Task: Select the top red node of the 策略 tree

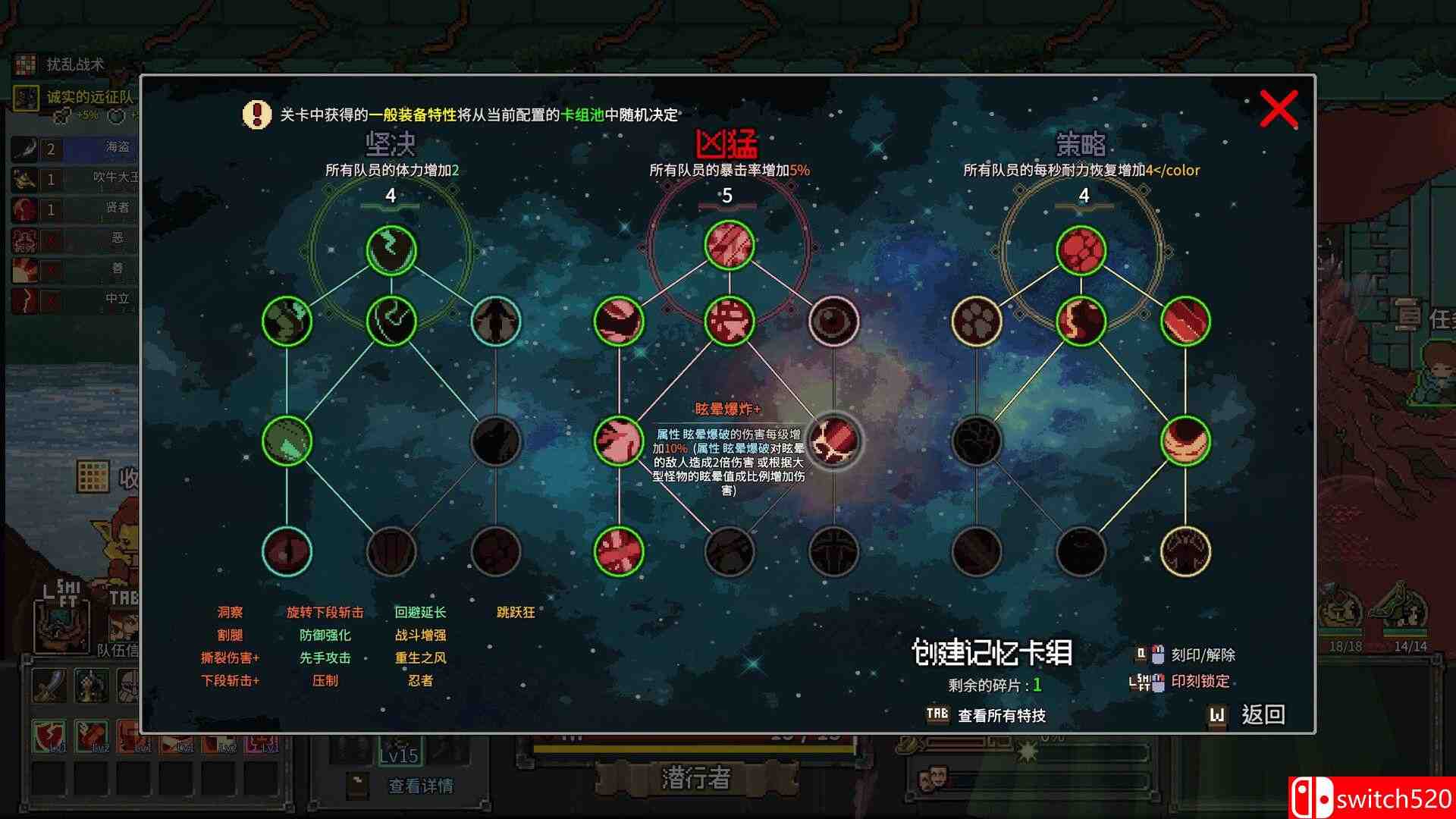Action: point(1082,248)
